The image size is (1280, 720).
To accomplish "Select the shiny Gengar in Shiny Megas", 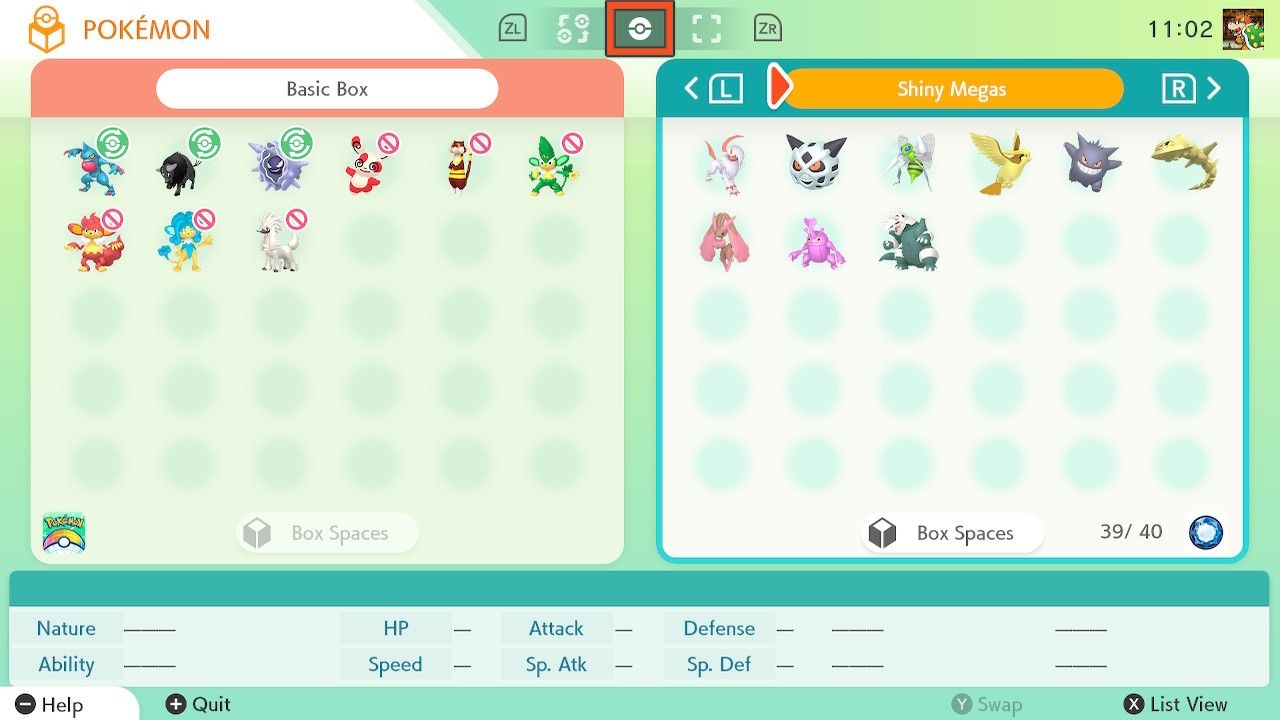I will 1091,161.
